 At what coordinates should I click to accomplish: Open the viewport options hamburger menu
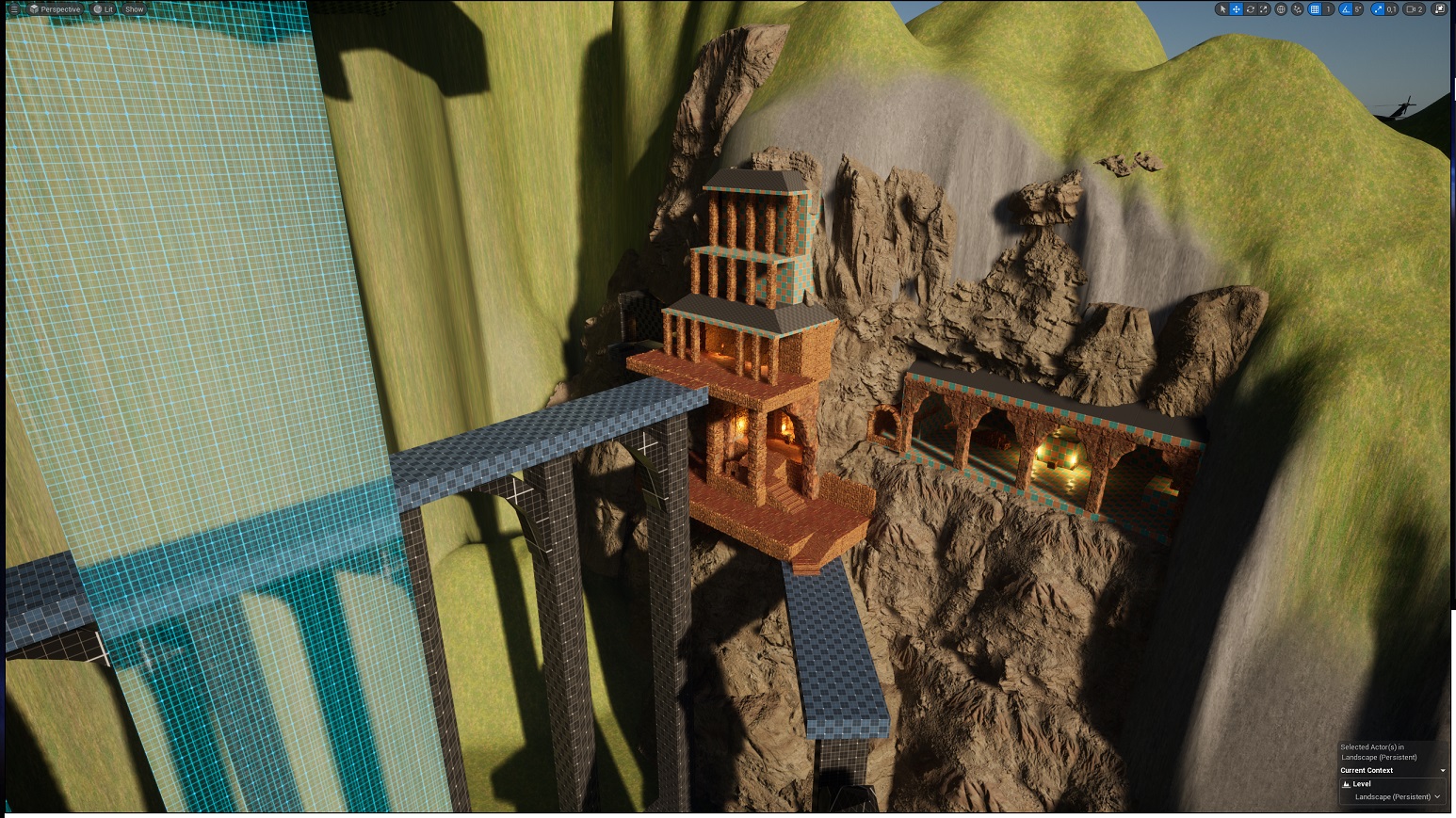13,9
